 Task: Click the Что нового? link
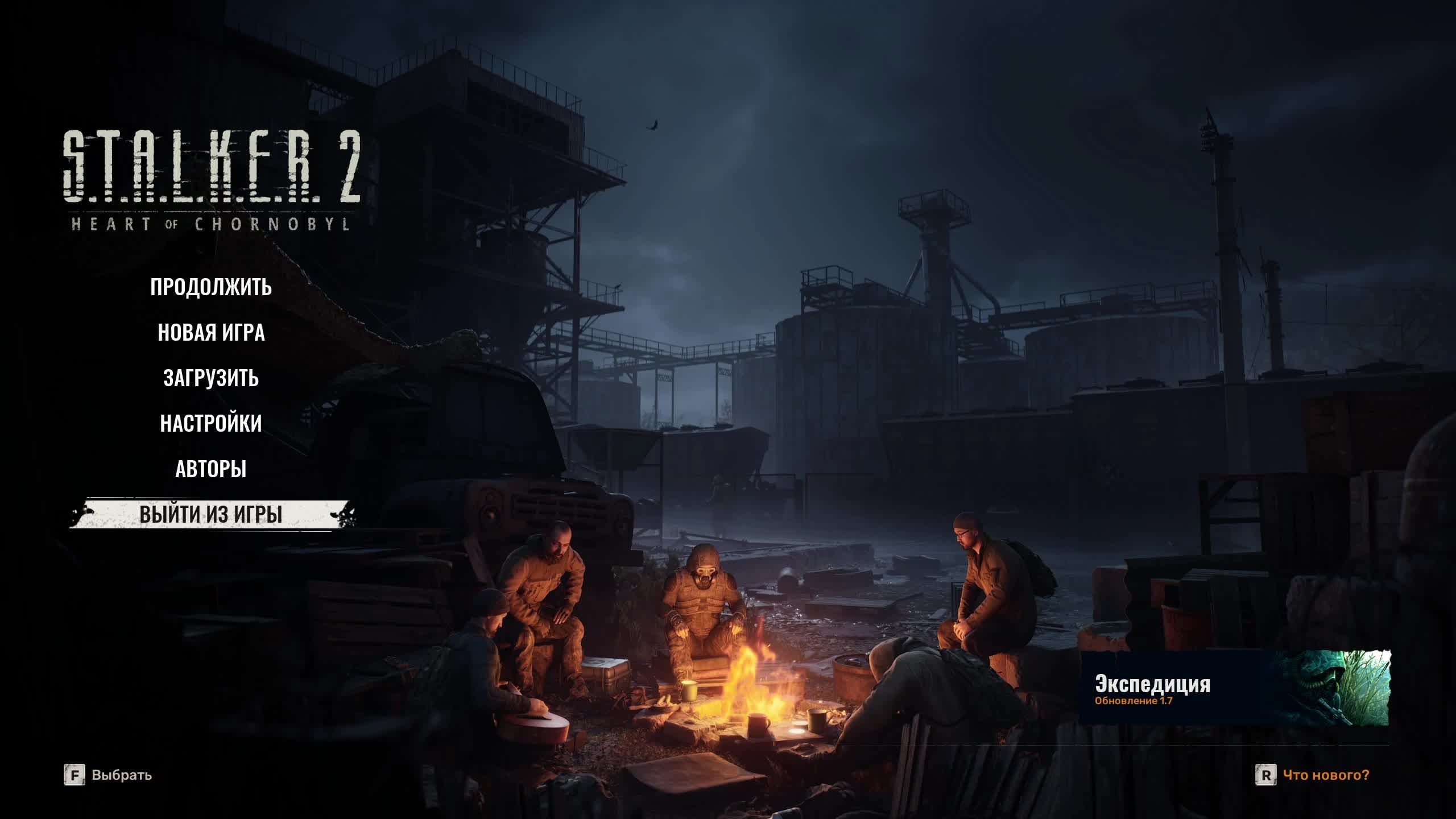[1326, 775]
